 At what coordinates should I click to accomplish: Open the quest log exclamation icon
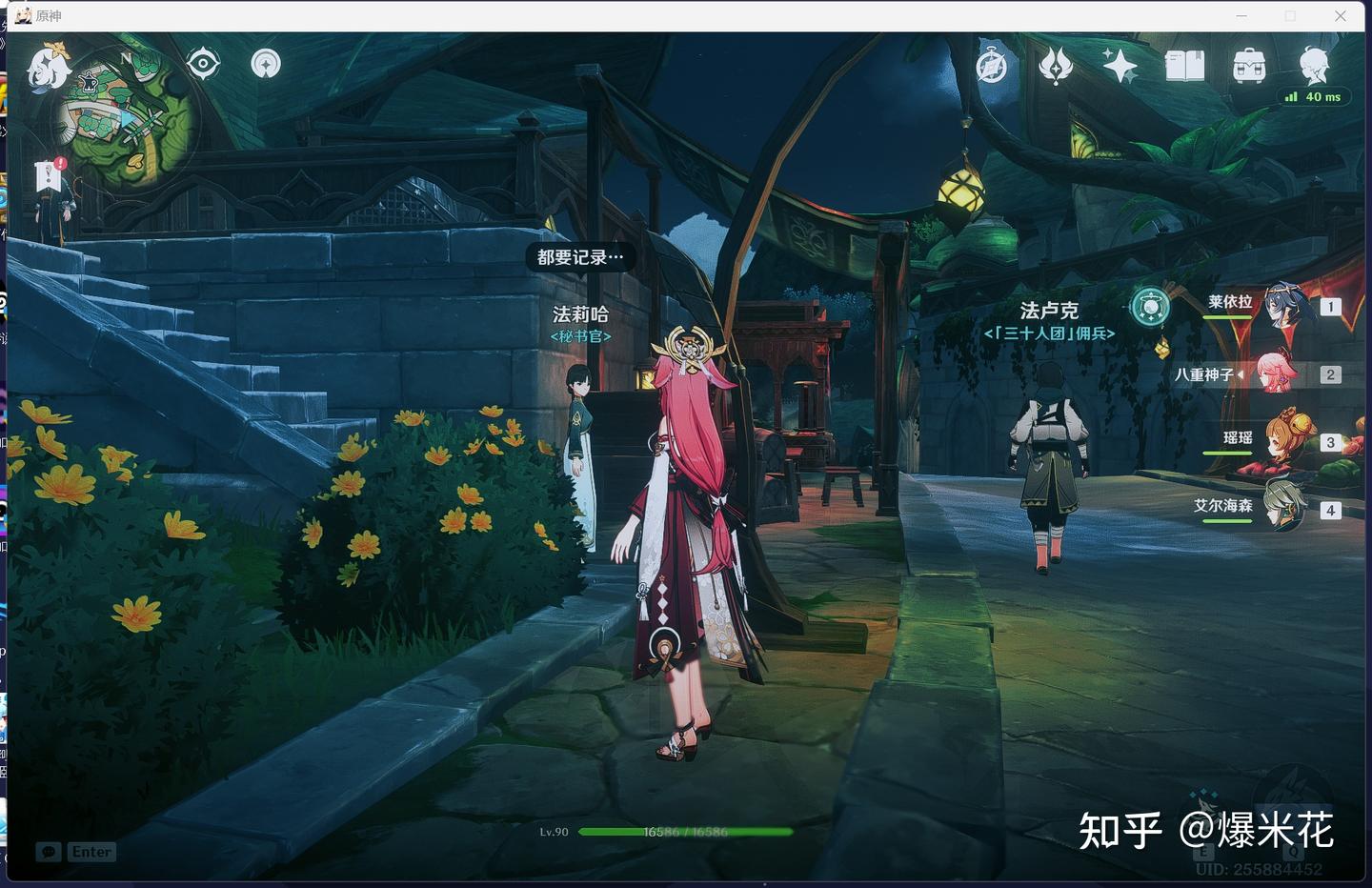49,175
